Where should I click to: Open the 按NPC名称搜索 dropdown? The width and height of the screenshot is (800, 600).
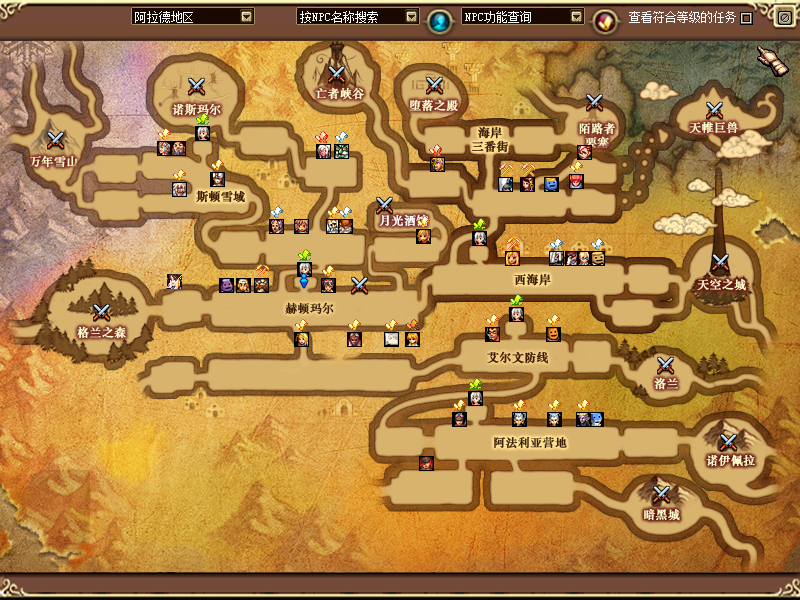[411, 17]
